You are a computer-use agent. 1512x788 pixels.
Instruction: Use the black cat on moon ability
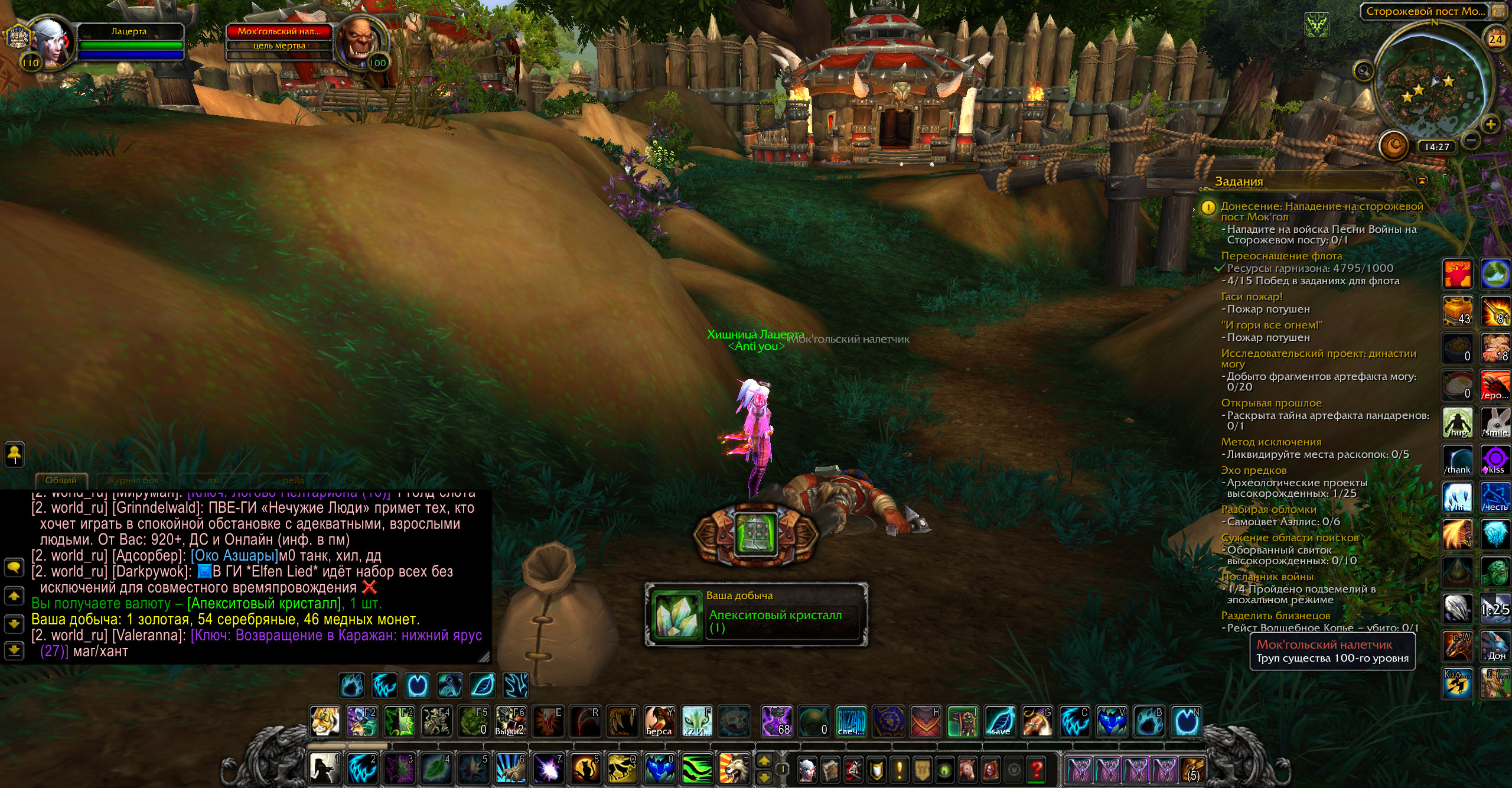click(585, 768)
